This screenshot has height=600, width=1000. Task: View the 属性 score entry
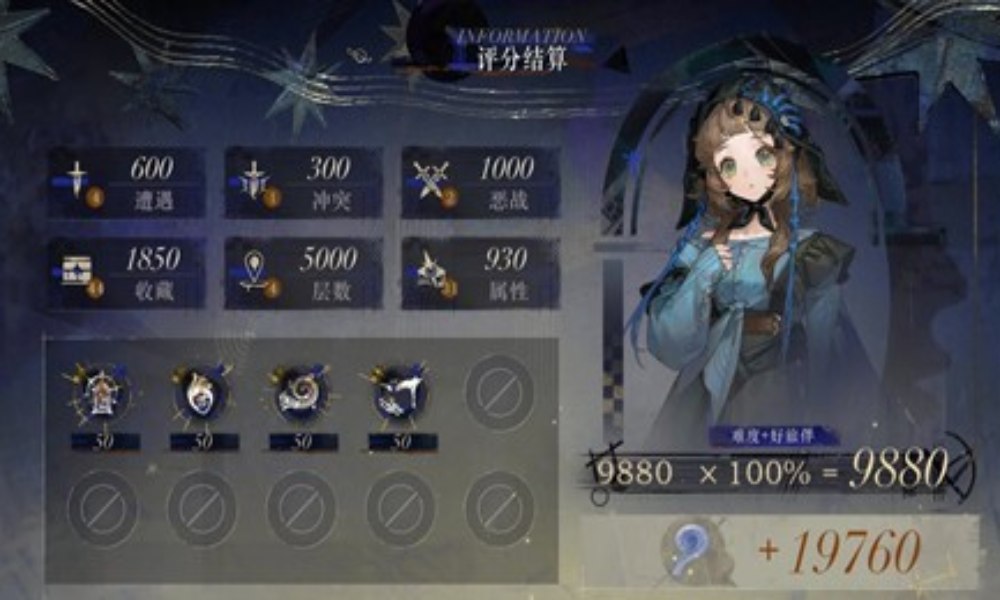point(480,273)
